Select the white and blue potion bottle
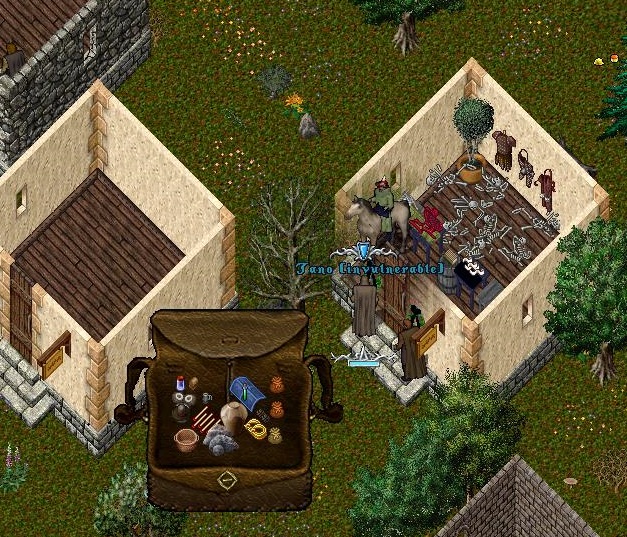Image resolution: width=627 pixels, height=537 pixels. point(180,384)
